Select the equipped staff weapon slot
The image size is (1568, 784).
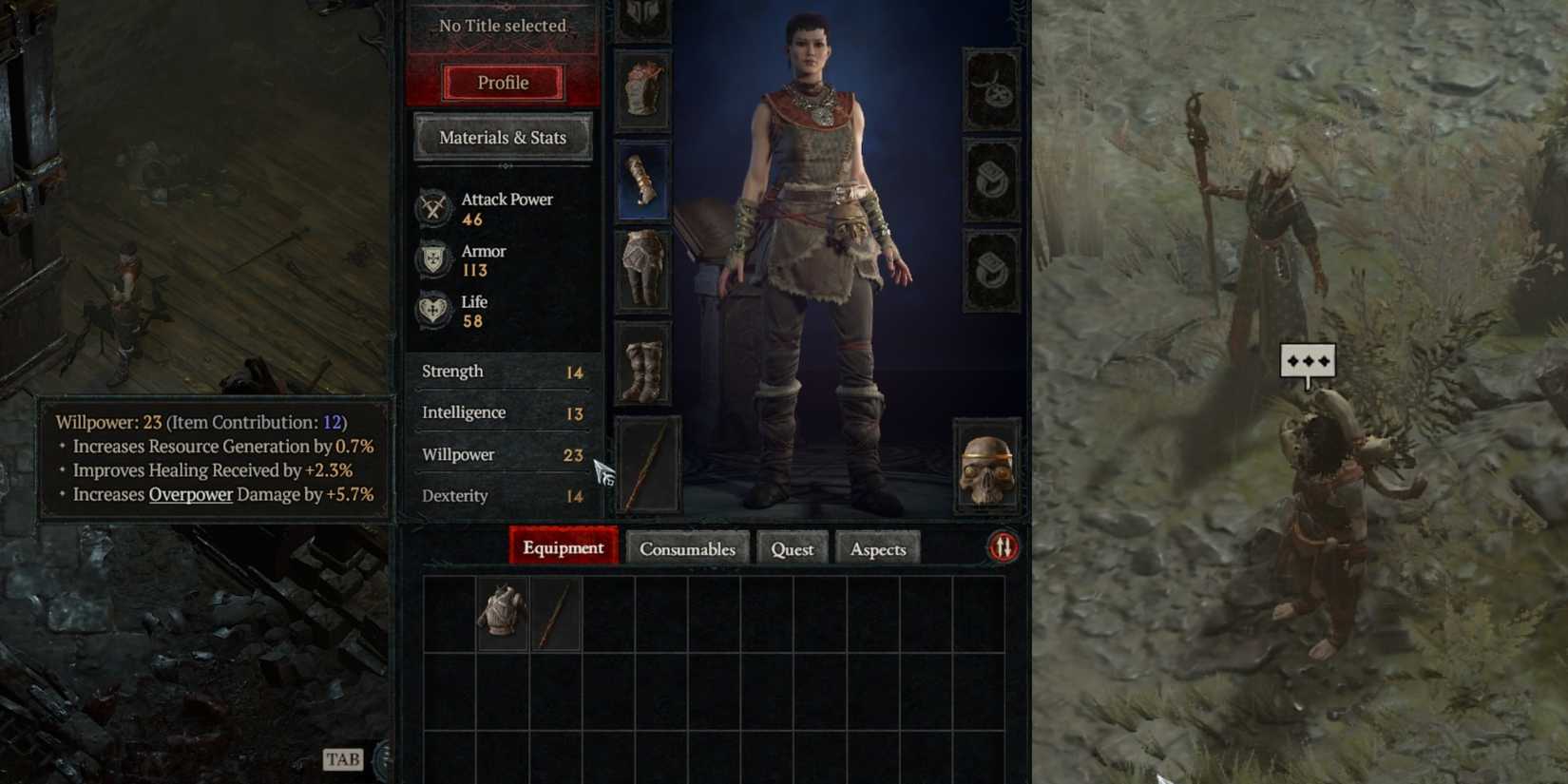click(x=643, y=466)
